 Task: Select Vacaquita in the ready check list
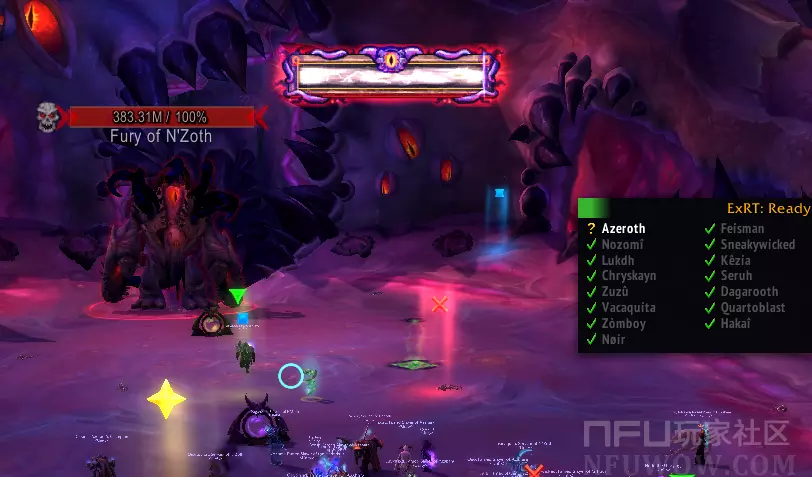point(628,309)
